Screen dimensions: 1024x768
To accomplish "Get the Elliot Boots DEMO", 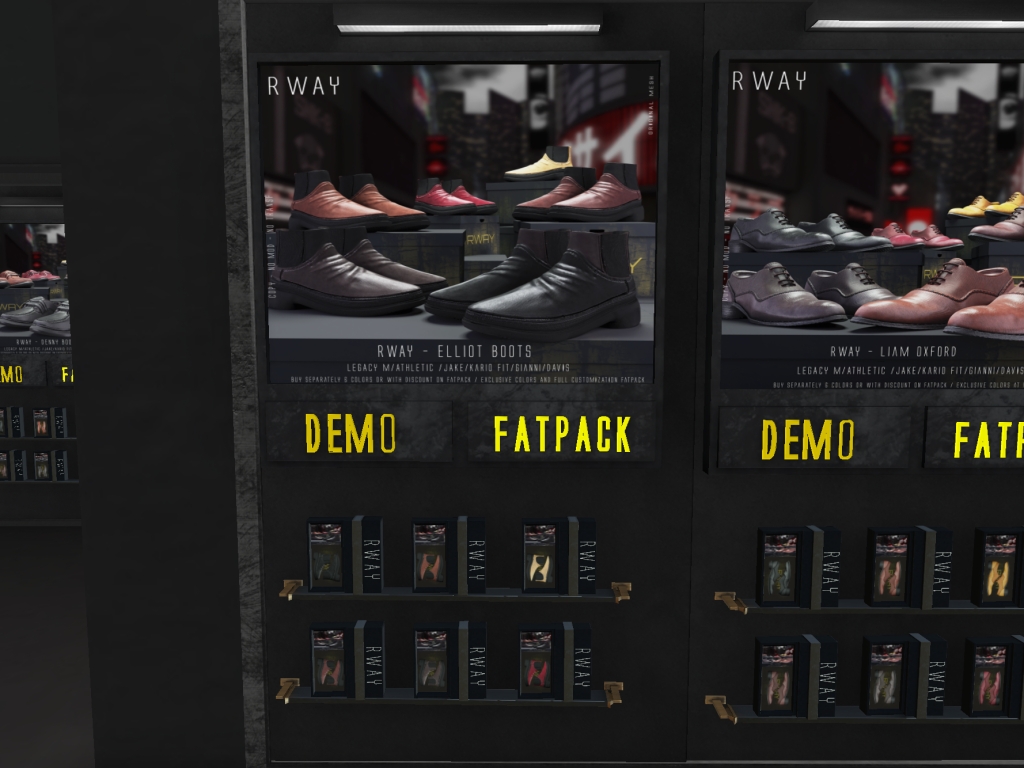I will coord(351,433).
